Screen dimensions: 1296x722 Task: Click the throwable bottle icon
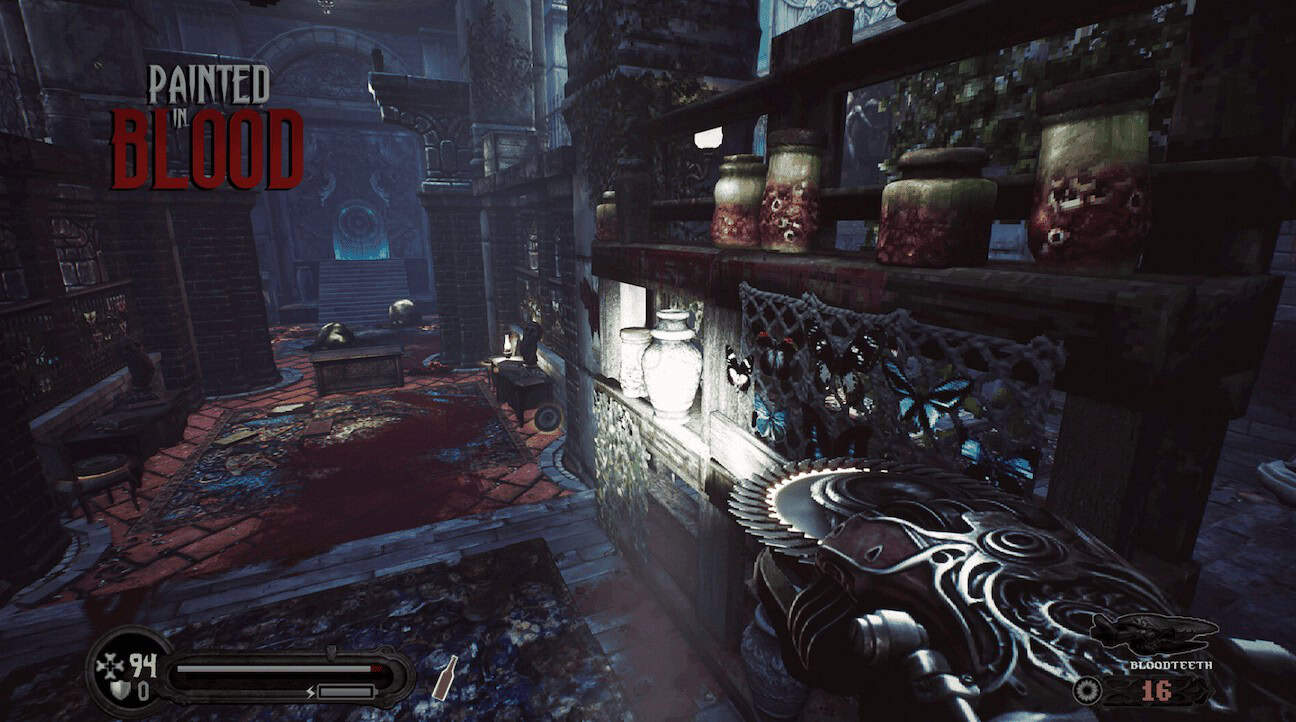[x=447, y=677]
